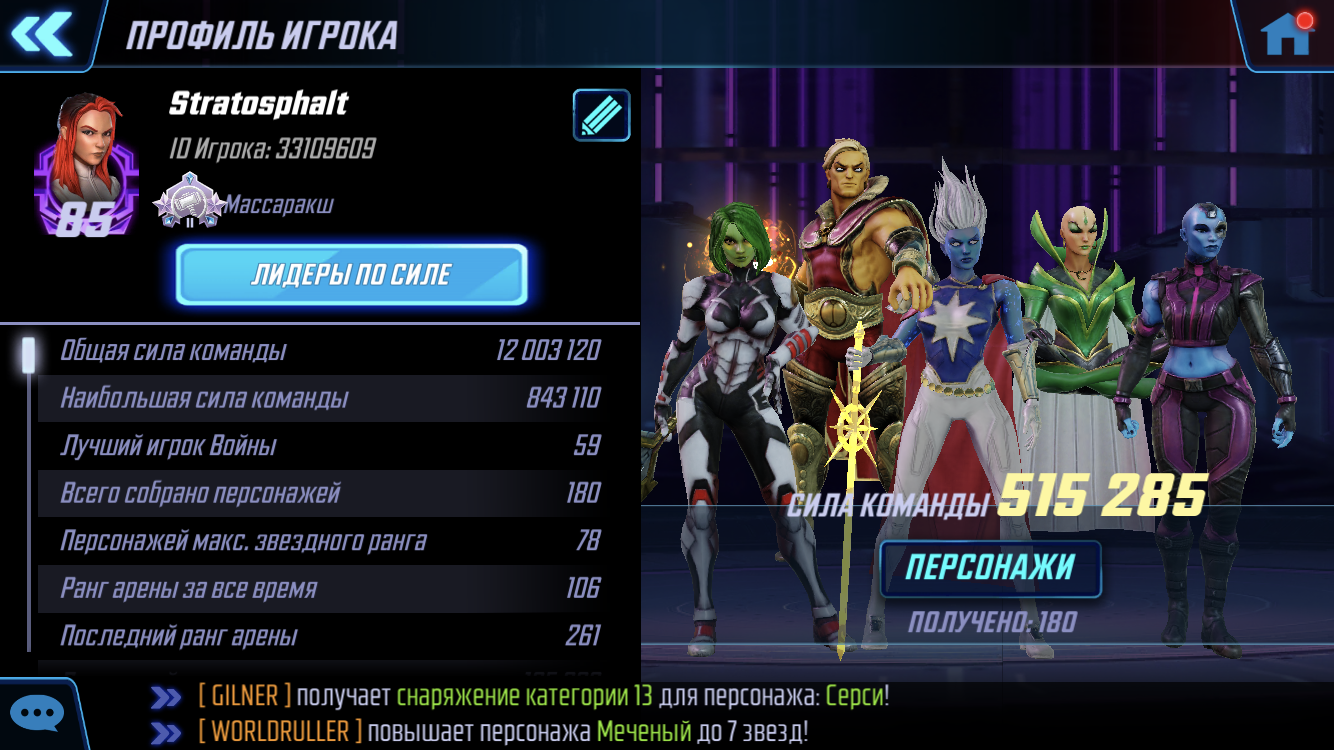Open the GILNER chat feed message
Image resolution: width=1334 pixels, height=750 pixels.
click(x=543, y=696)
